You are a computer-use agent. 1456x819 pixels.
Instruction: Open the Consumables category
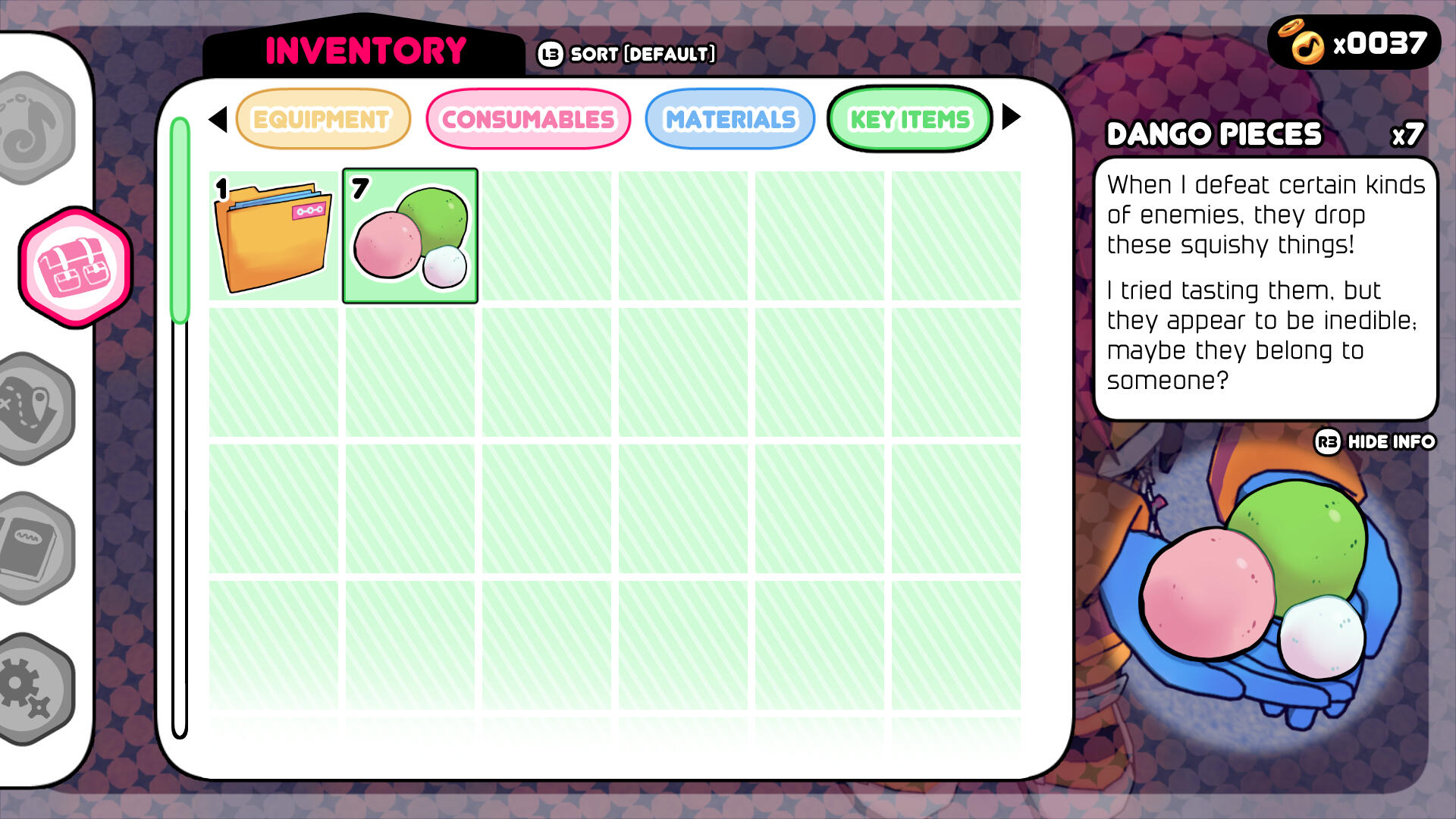[529, 118]
